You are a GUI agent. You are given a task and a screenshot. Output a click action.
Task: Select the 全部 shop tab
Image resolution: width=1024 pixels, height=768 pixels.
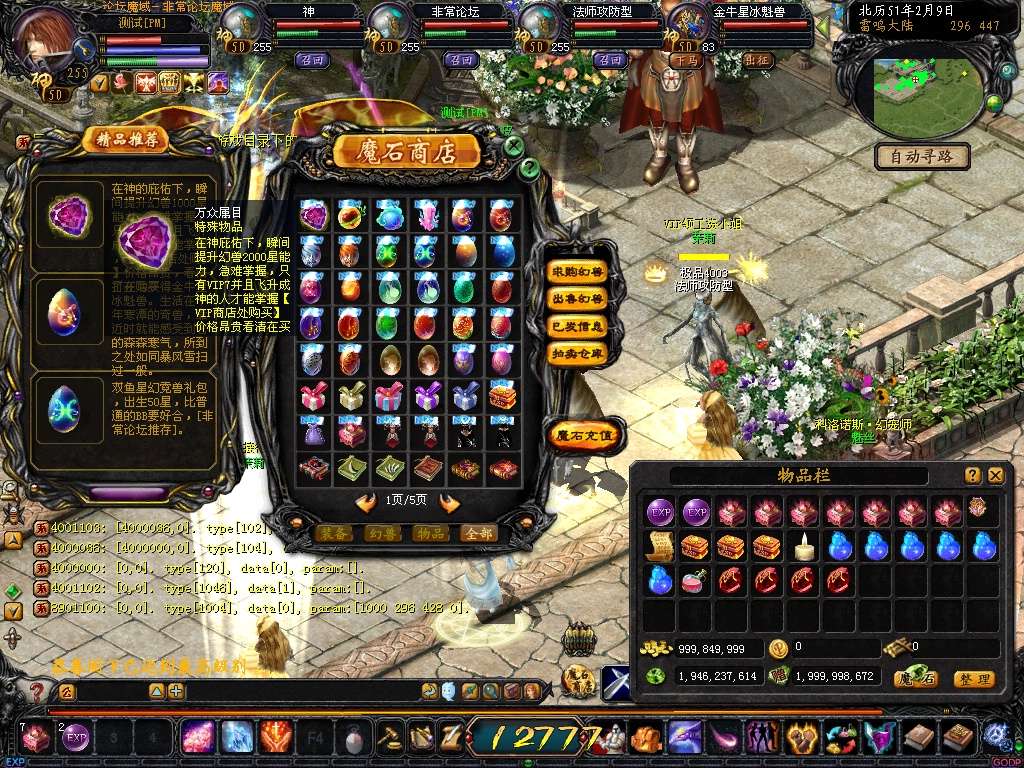(478, 533)
